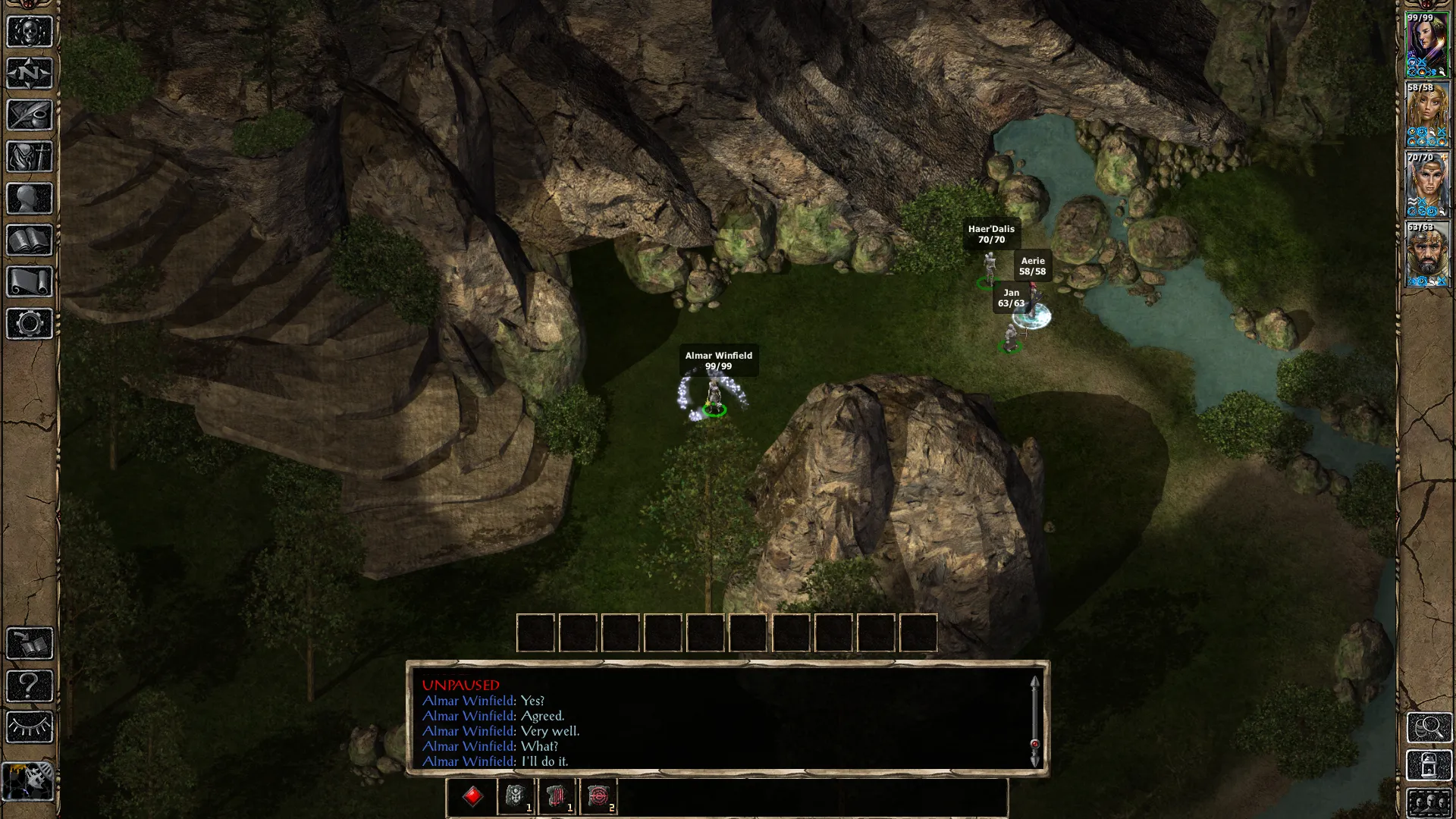Open the journal quill-and-inkwell button
The height and width of the screenshot is (819, 1456).
tap(30, 115)
